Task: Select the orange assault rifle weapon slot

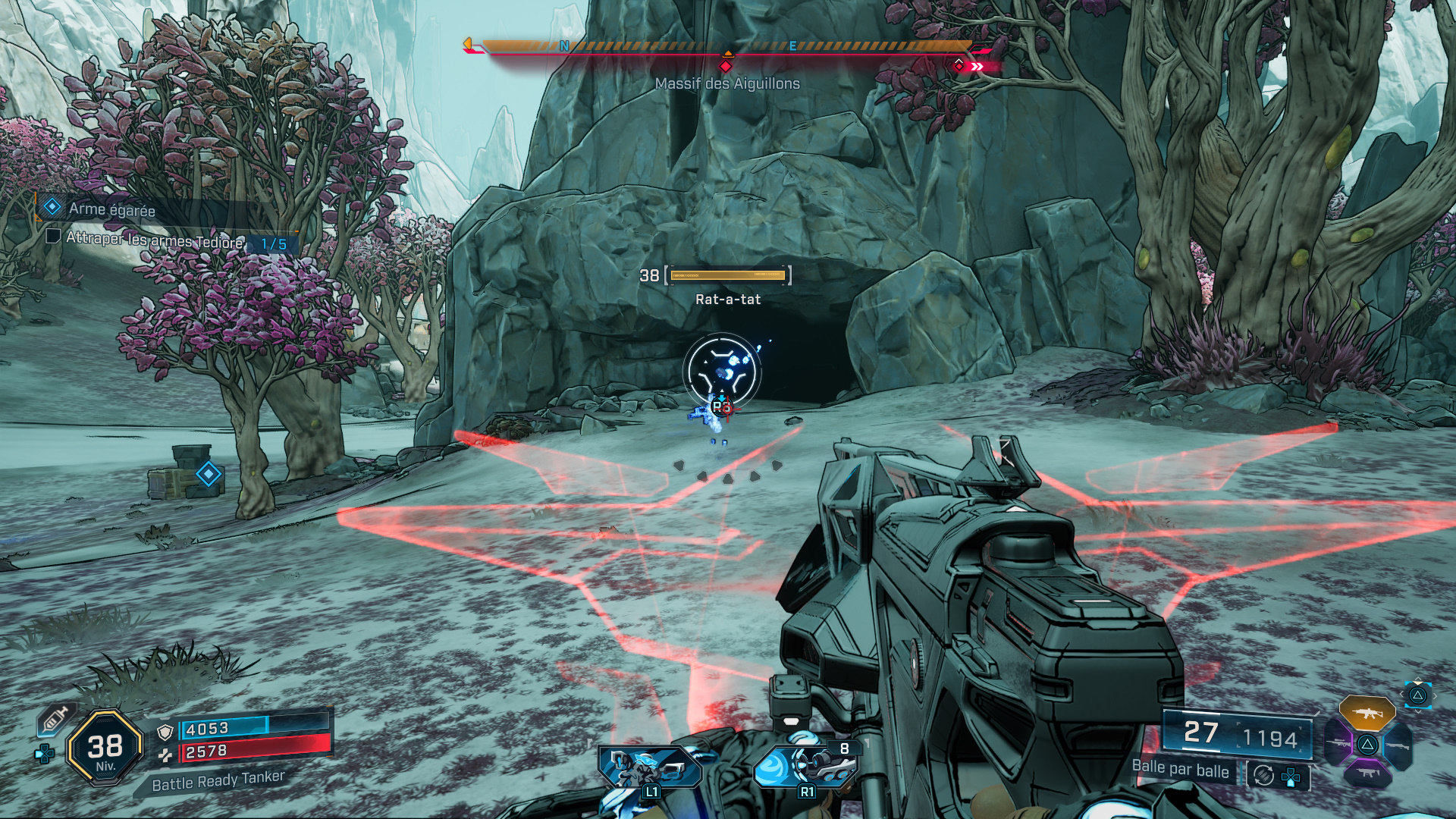Action: click(x=1367, y=713)
